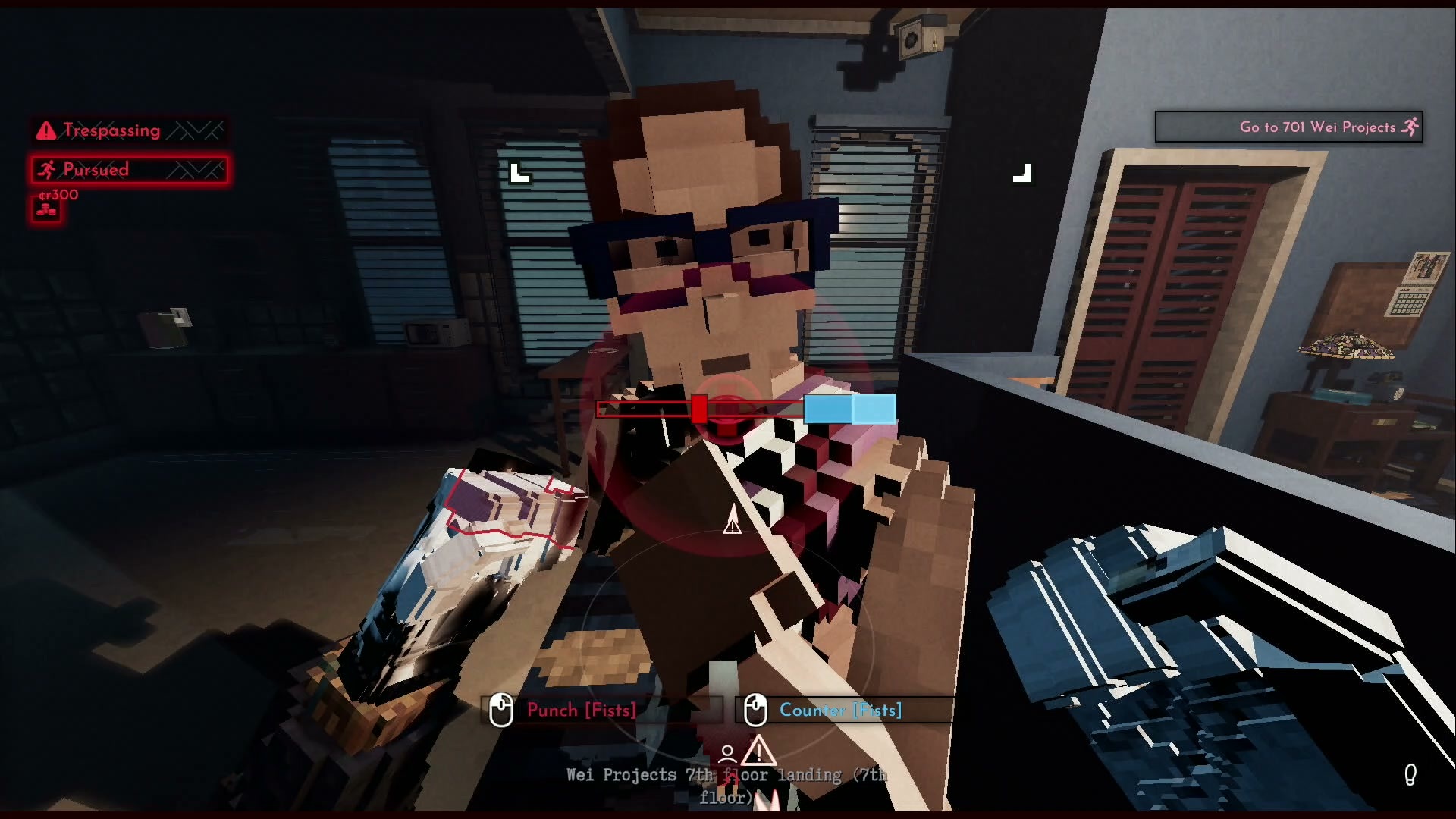Select the Wei Projects 7th floor landing label

click(x=726, y=775)
